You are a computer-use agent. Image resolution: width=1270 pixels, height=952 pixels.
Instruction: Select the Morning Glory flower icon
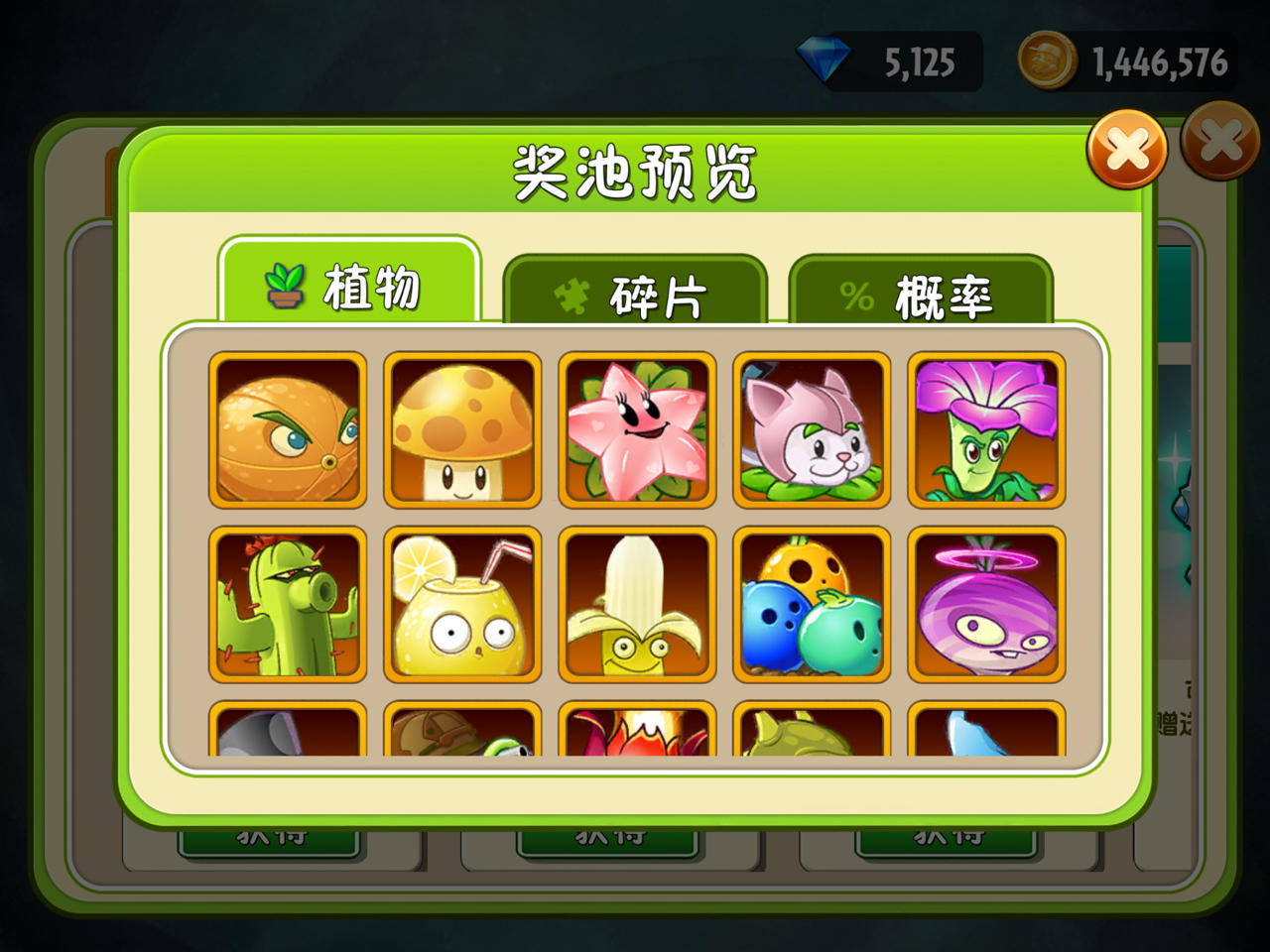(985, 429)
